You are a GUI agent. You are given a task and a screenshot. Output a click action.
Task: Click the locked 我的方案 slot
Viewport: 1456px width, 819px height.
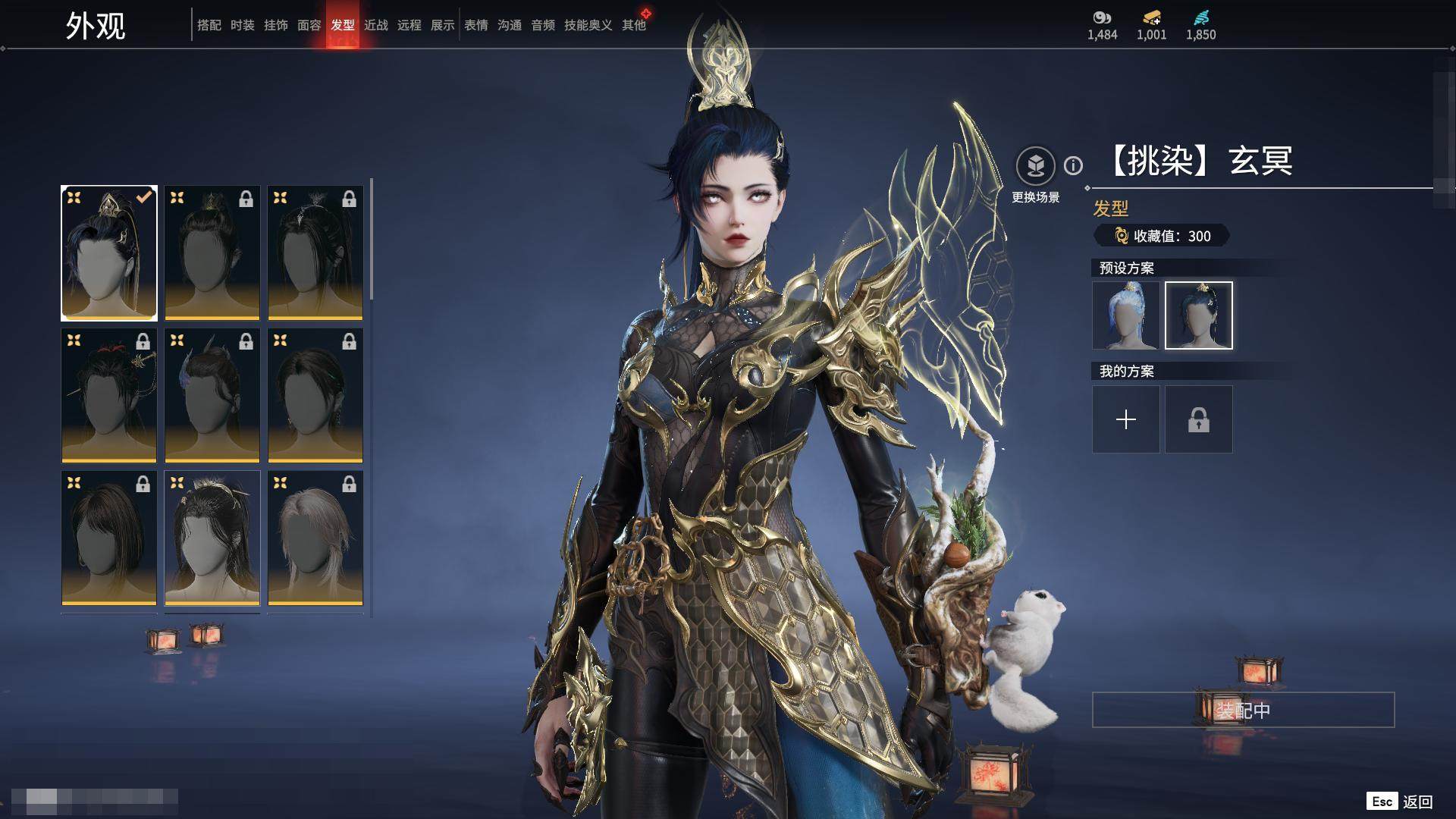1198,419
